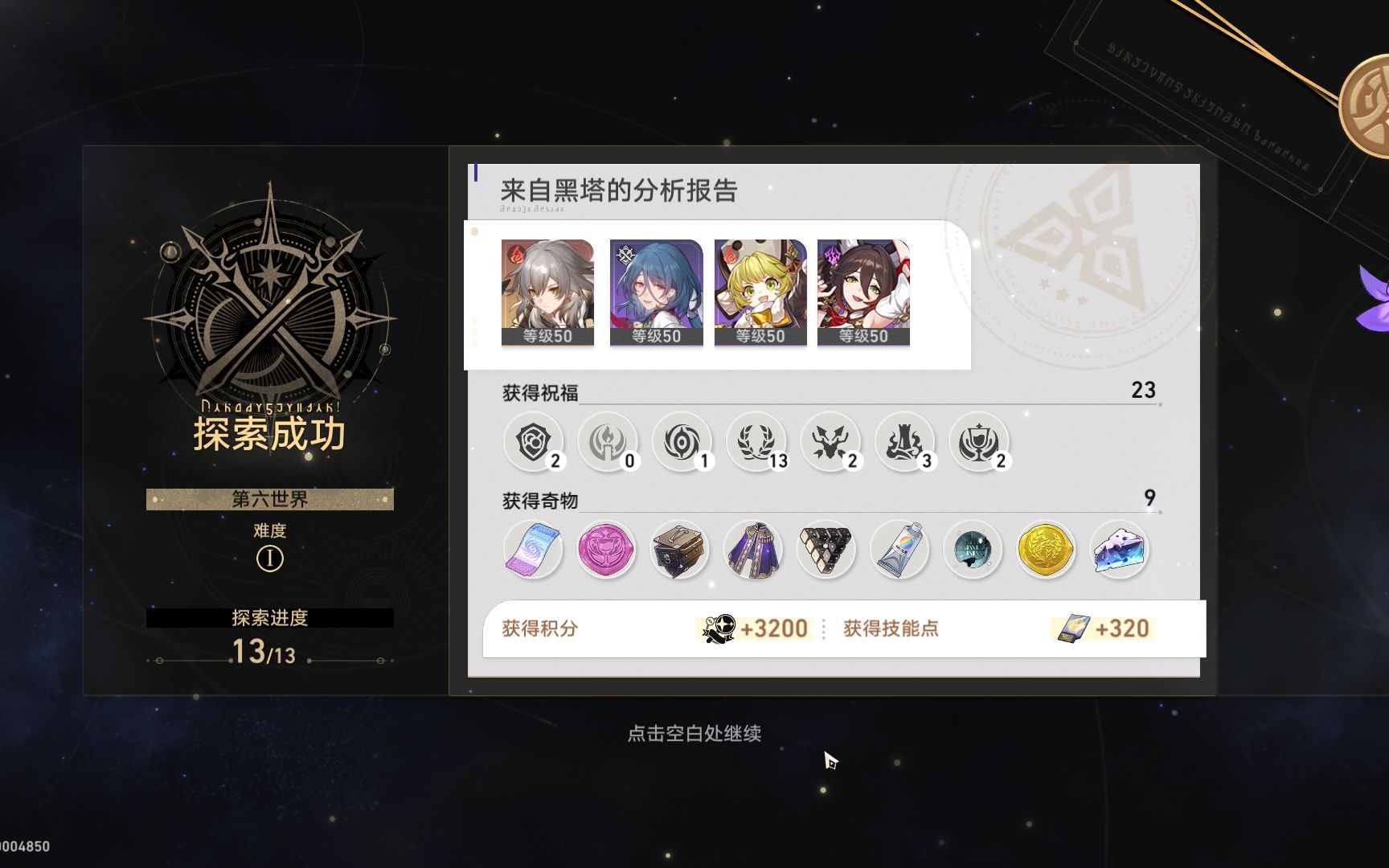Select the Preservation shield blessing icon
Image resolution: width=1389 pixels, height=868 pixels.
pyautogui.click(x=532, y=442)
